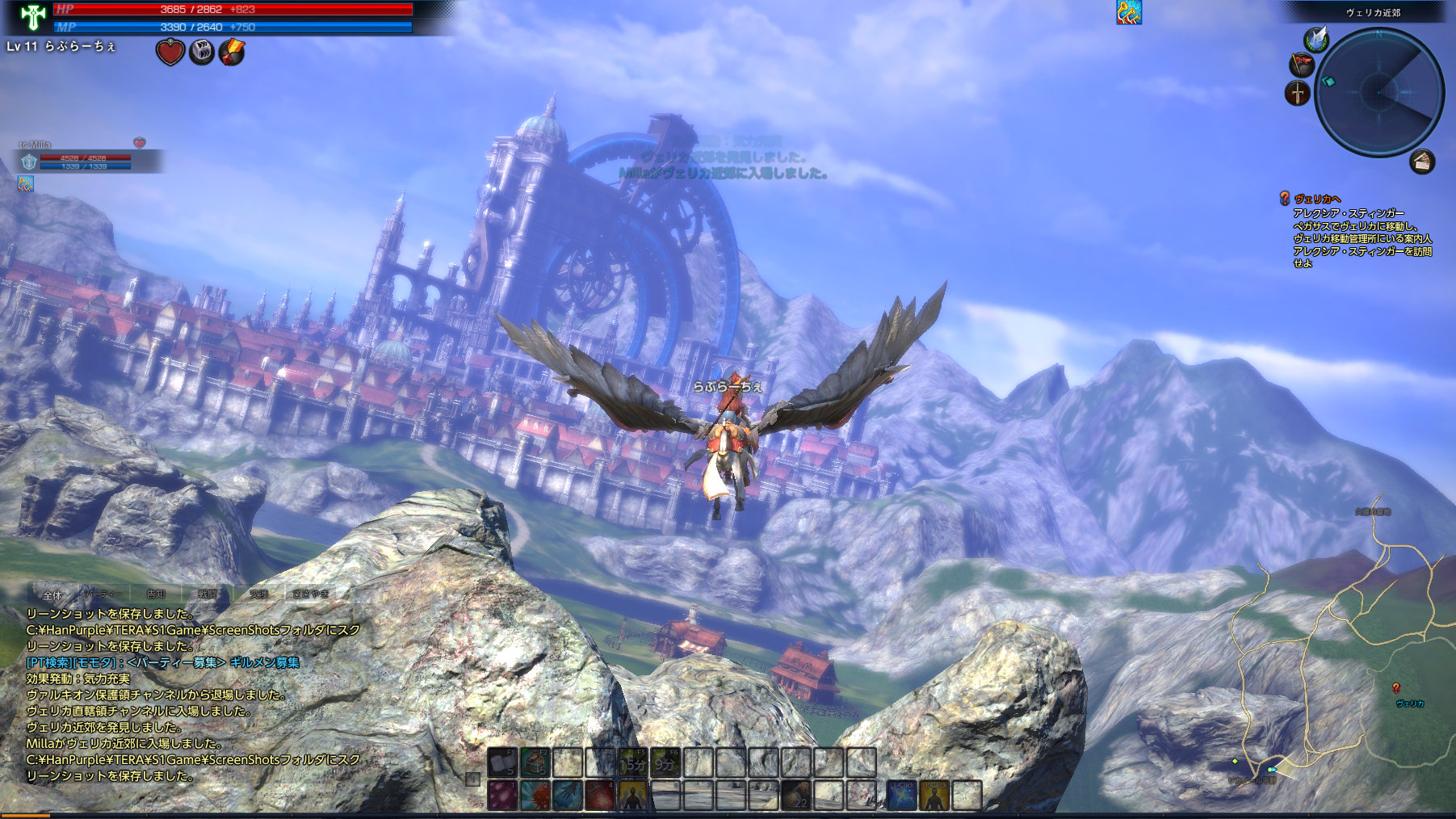Click the red heart buff icon
This screenshot has width=1456, height=819.
tap(170, 52)
